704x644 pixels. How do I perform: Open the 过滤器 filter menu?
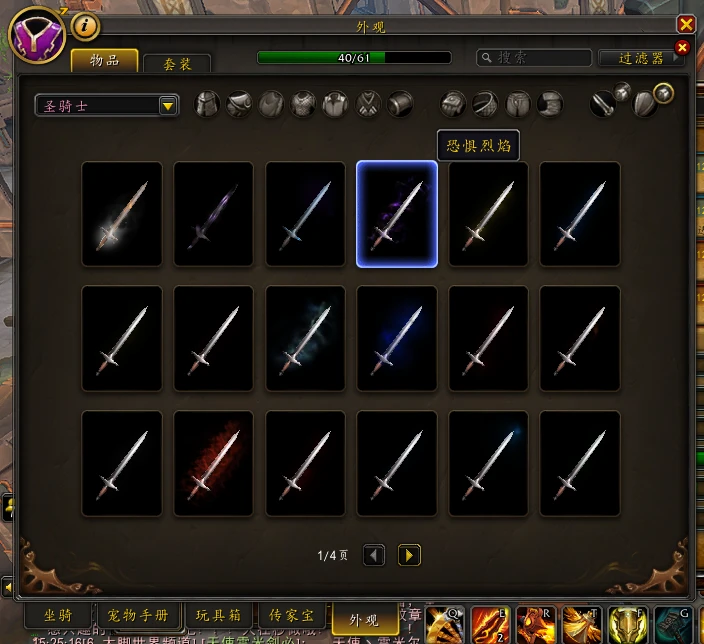(x=640, y=58)
